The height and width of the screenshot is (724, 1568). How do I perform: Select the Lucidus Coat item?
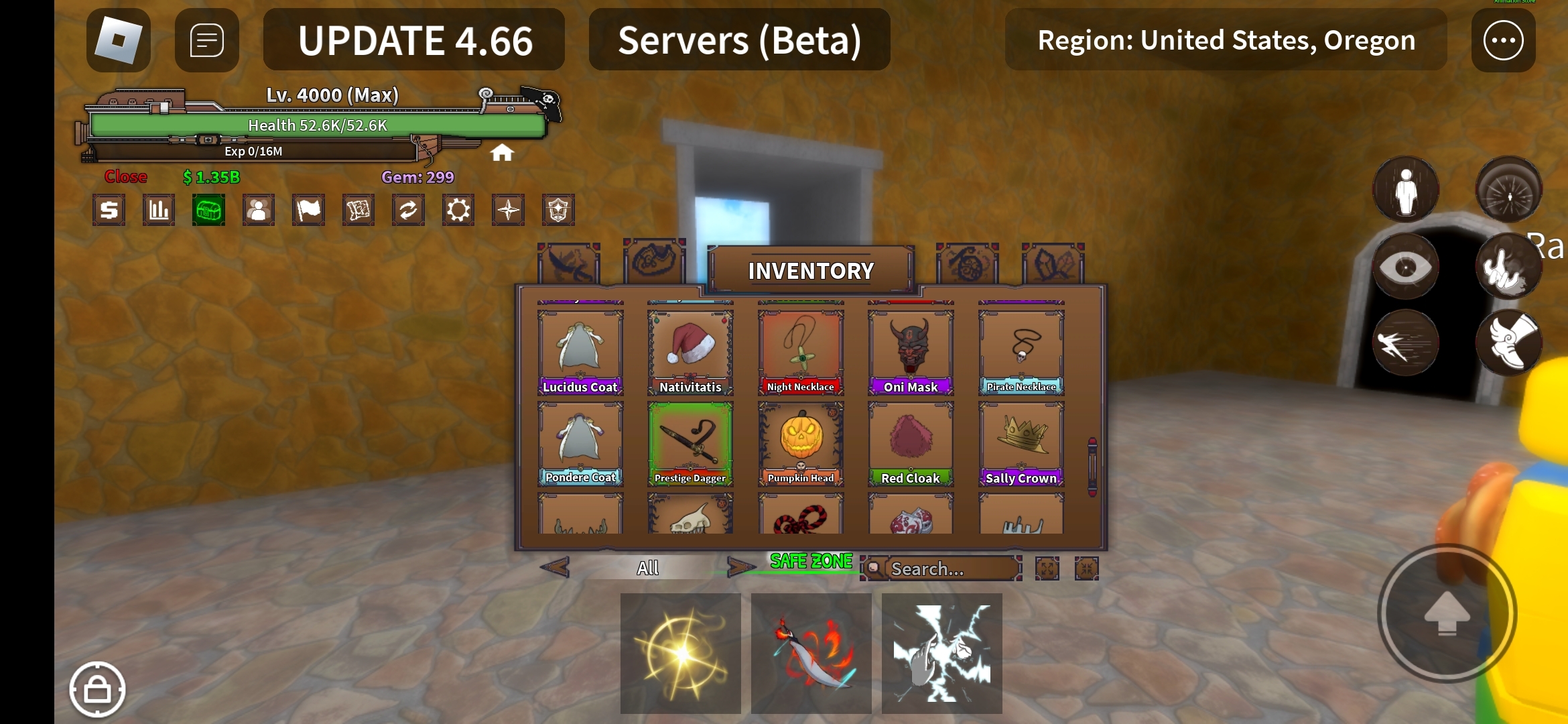pos(580,353)
